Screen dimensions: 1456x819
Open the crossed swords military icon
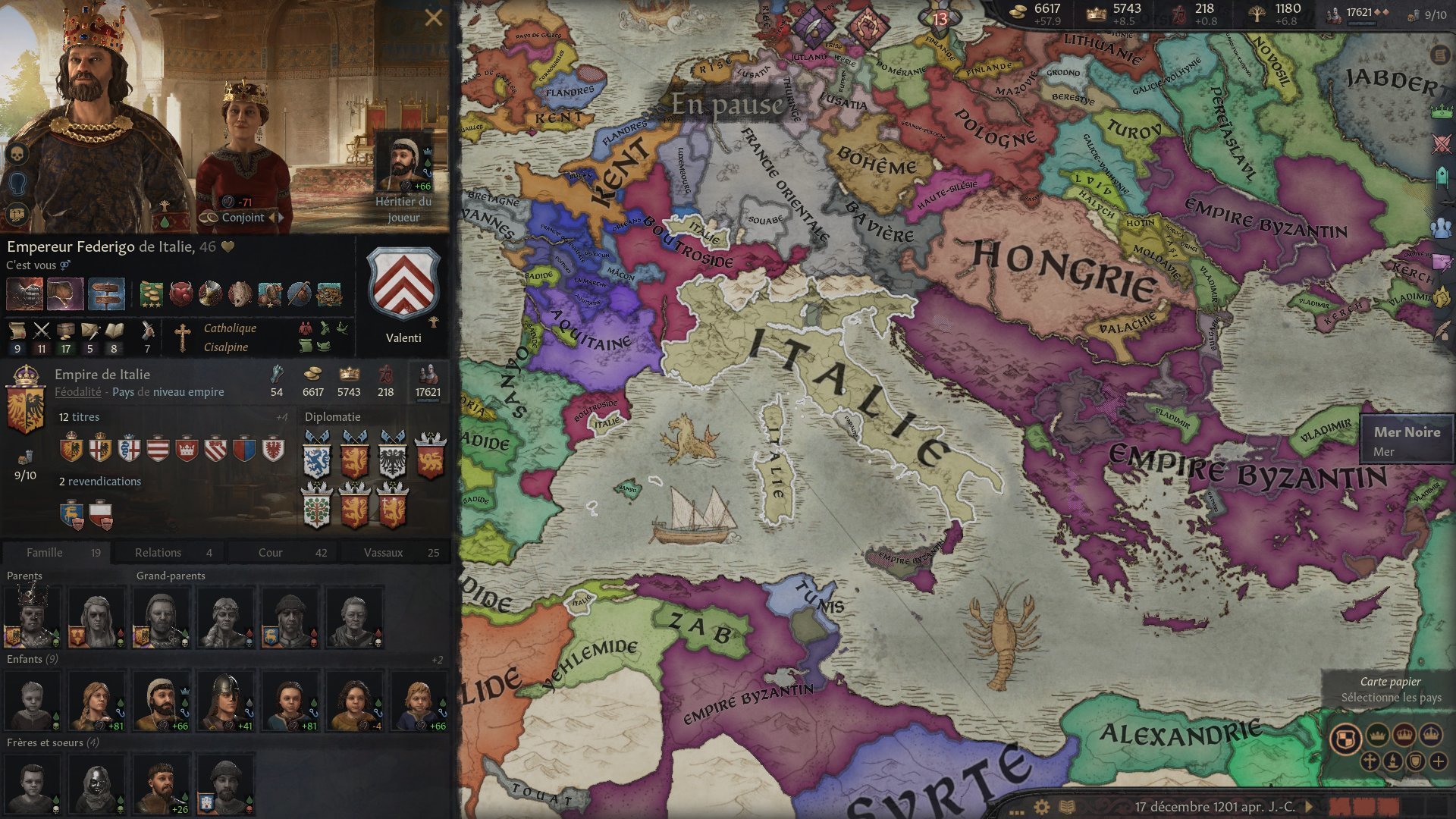(x=1441, y=144)
